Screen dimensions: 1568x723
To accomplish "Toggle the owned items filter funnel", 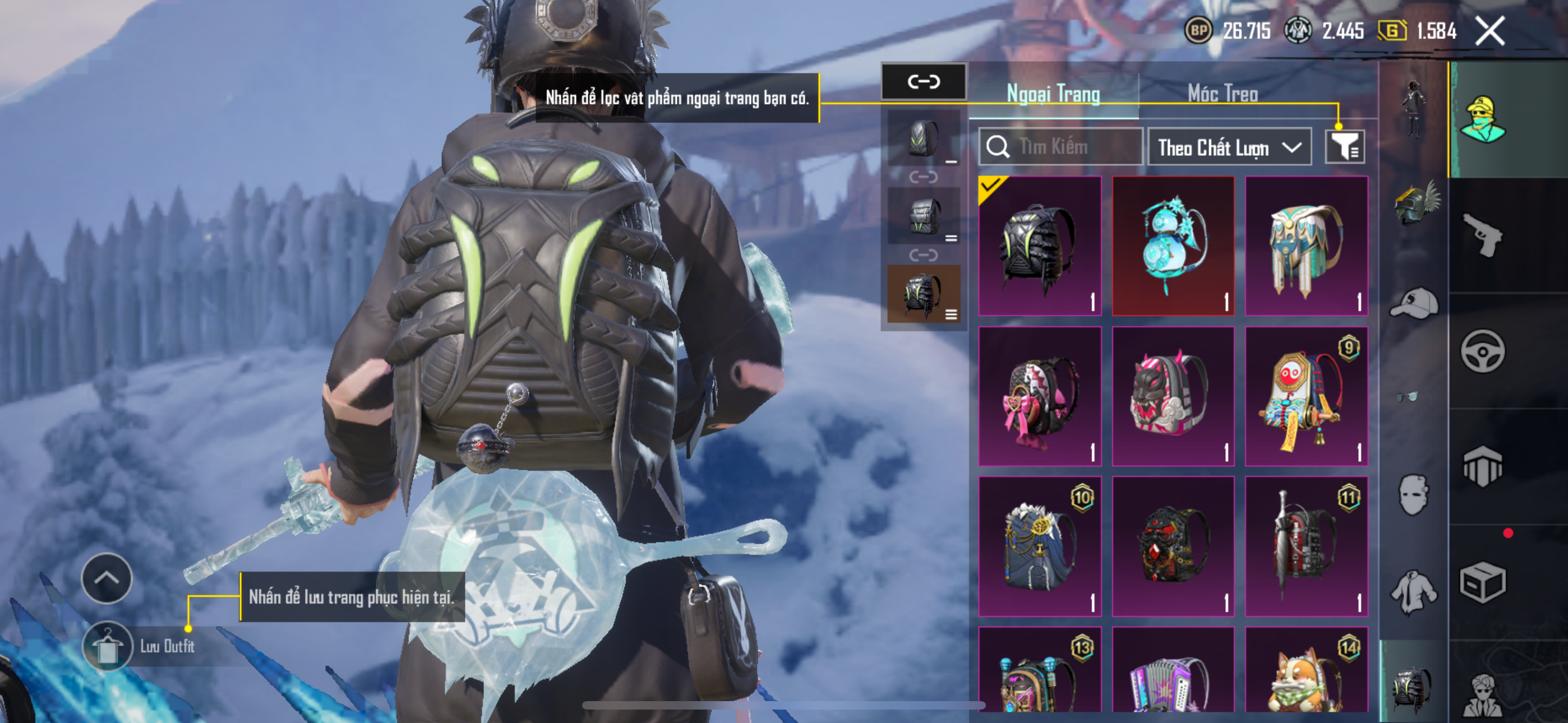I will coord(1345,147).
